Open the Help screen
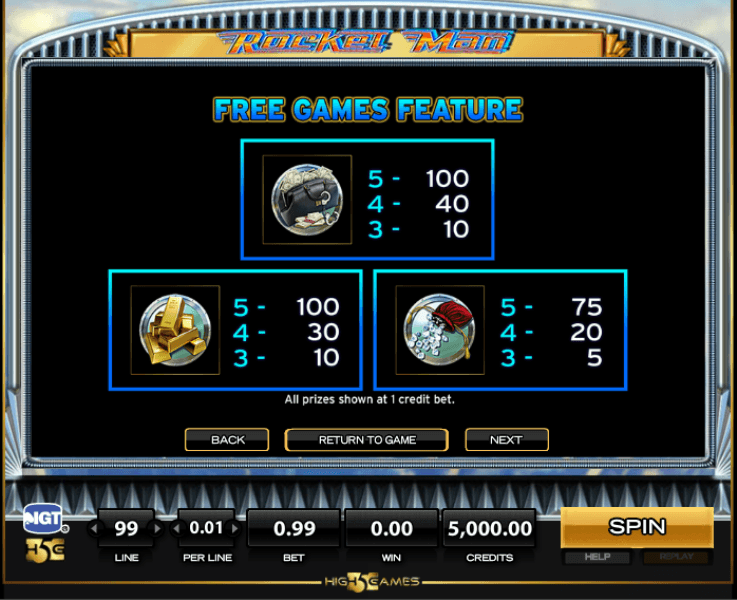Viewport: 737px width, 600px height. coord(598,557)
